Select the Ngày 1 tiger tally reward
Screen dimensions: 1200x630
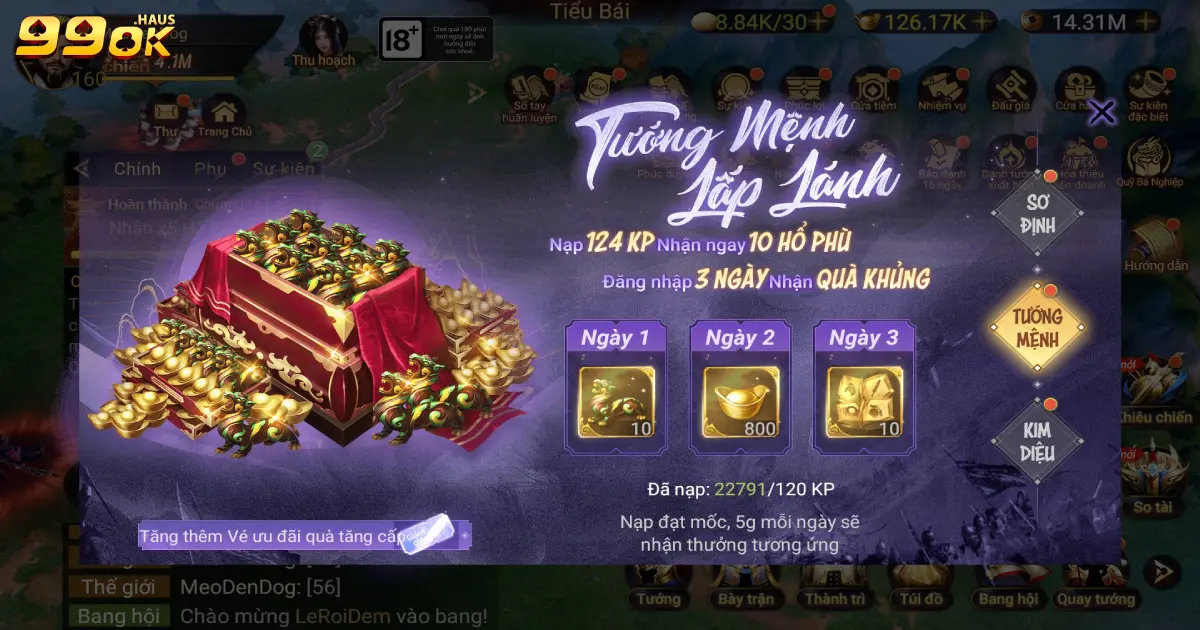(x=616, y=403)
